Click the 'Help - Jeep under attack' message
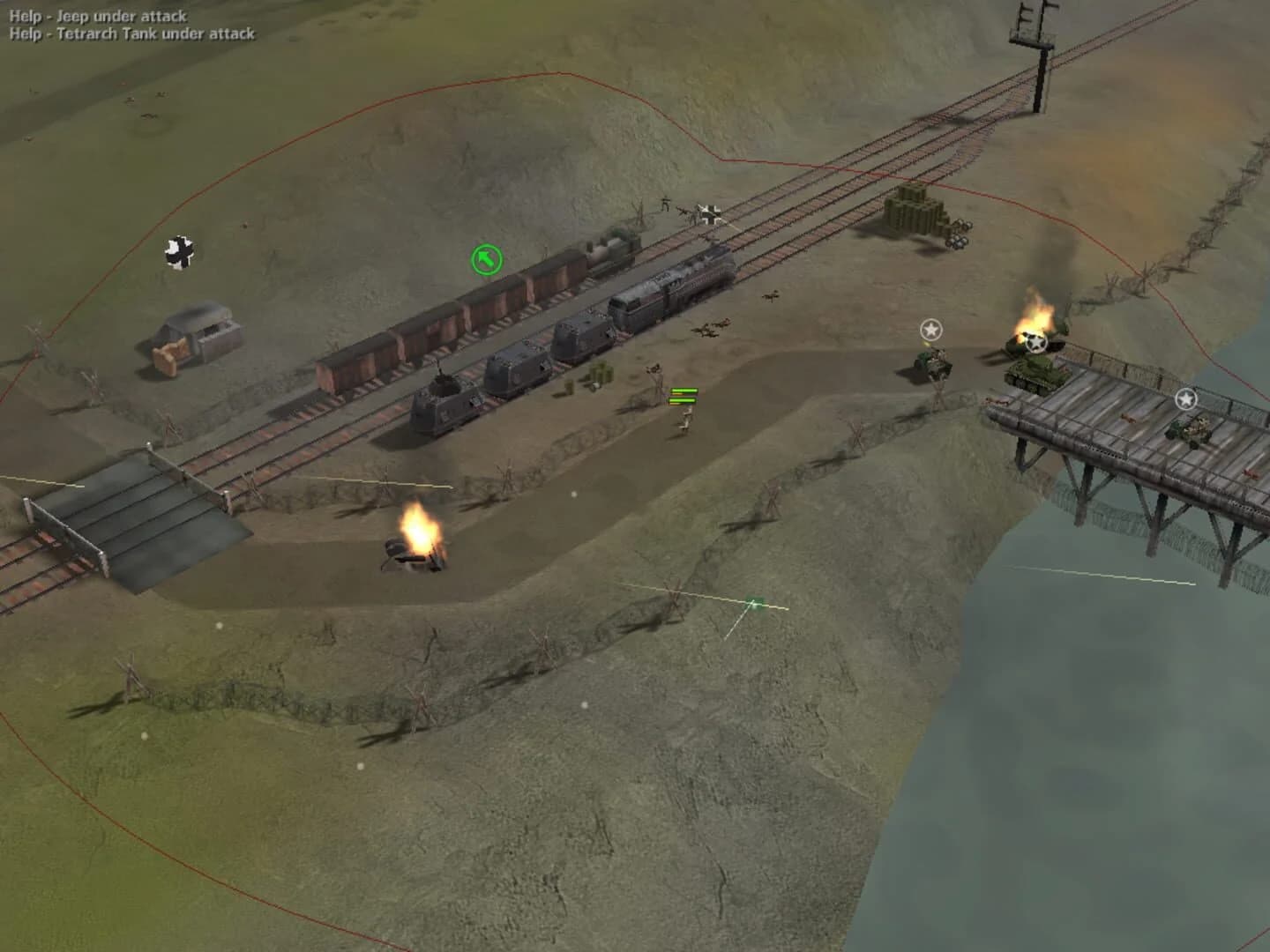1270x952 pixels. pos(101,14)
